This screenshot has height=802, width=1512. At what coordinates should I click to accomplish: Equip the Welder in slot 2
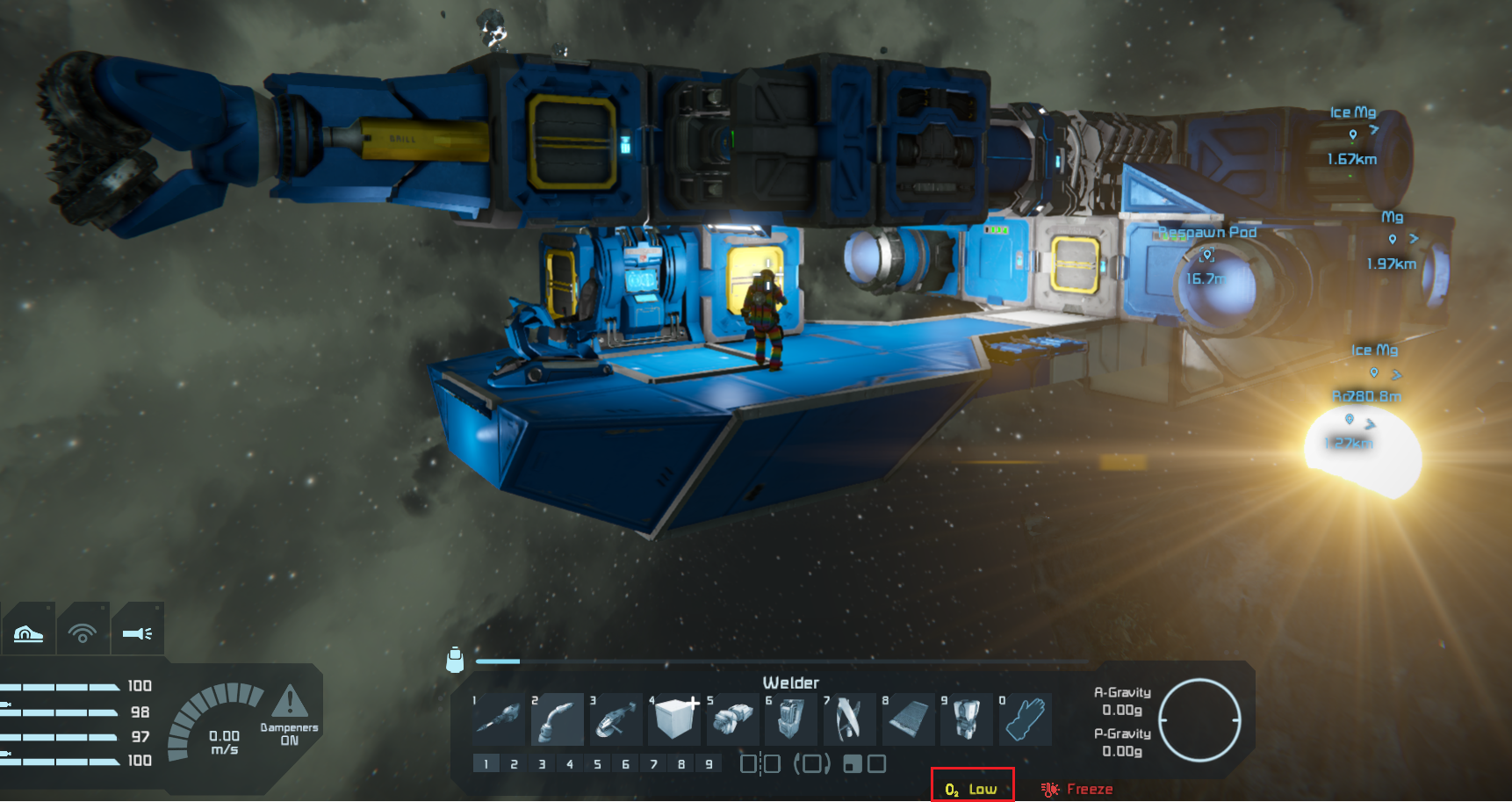[x=558, y=719]
